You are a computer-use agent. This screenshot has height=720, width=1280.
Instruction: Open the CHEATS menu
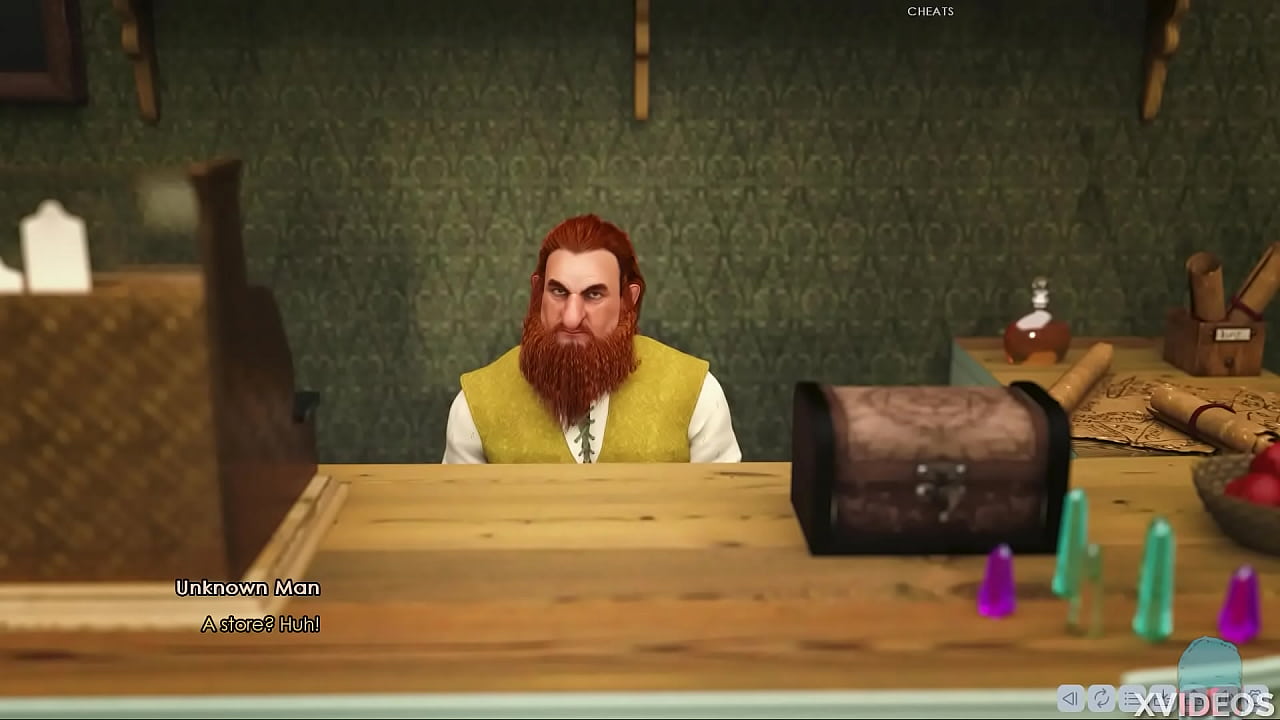pos(930,11)
